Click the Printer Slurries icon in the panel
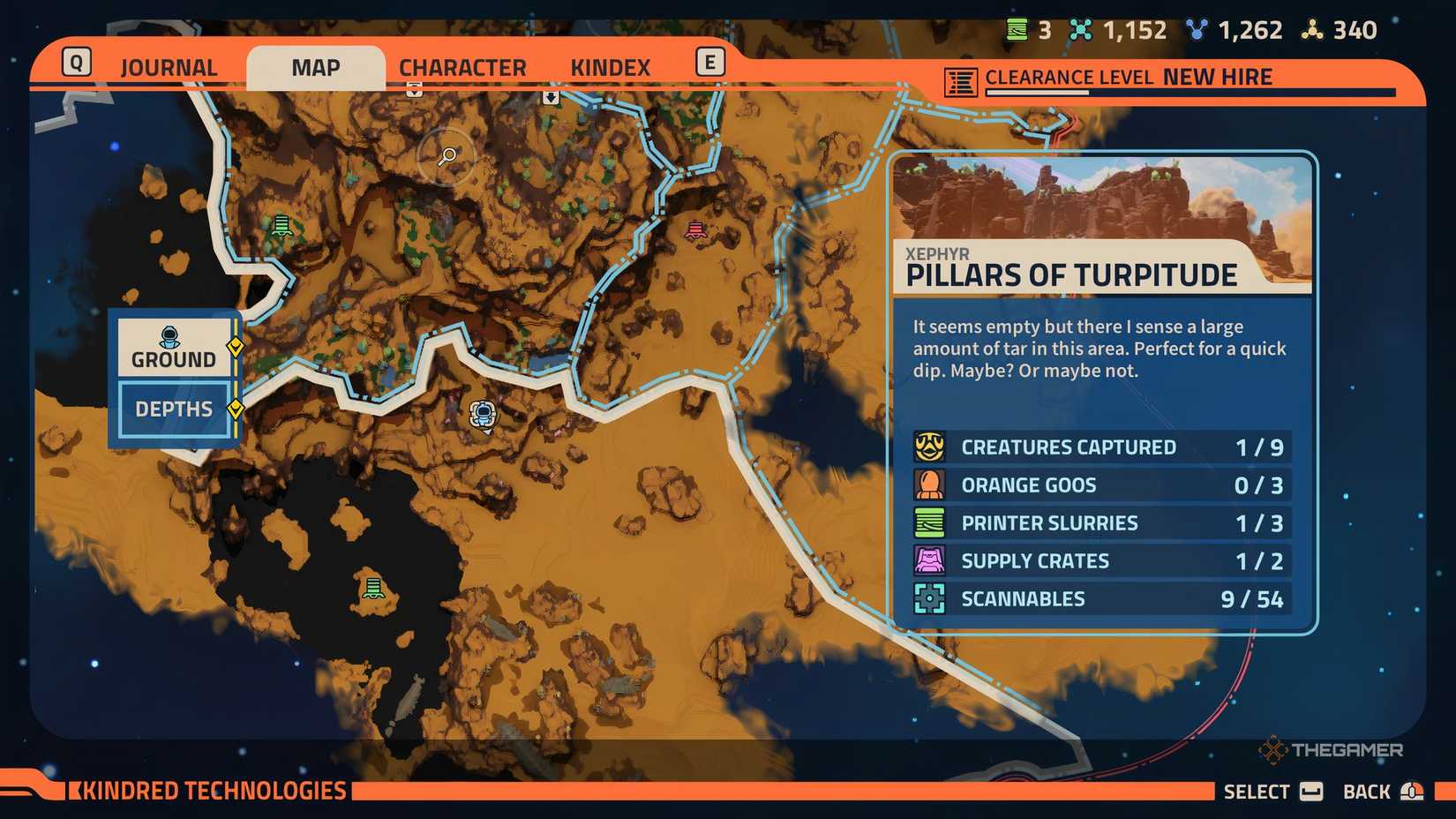This screenshot has width=1456, height=819. [927, 522]
